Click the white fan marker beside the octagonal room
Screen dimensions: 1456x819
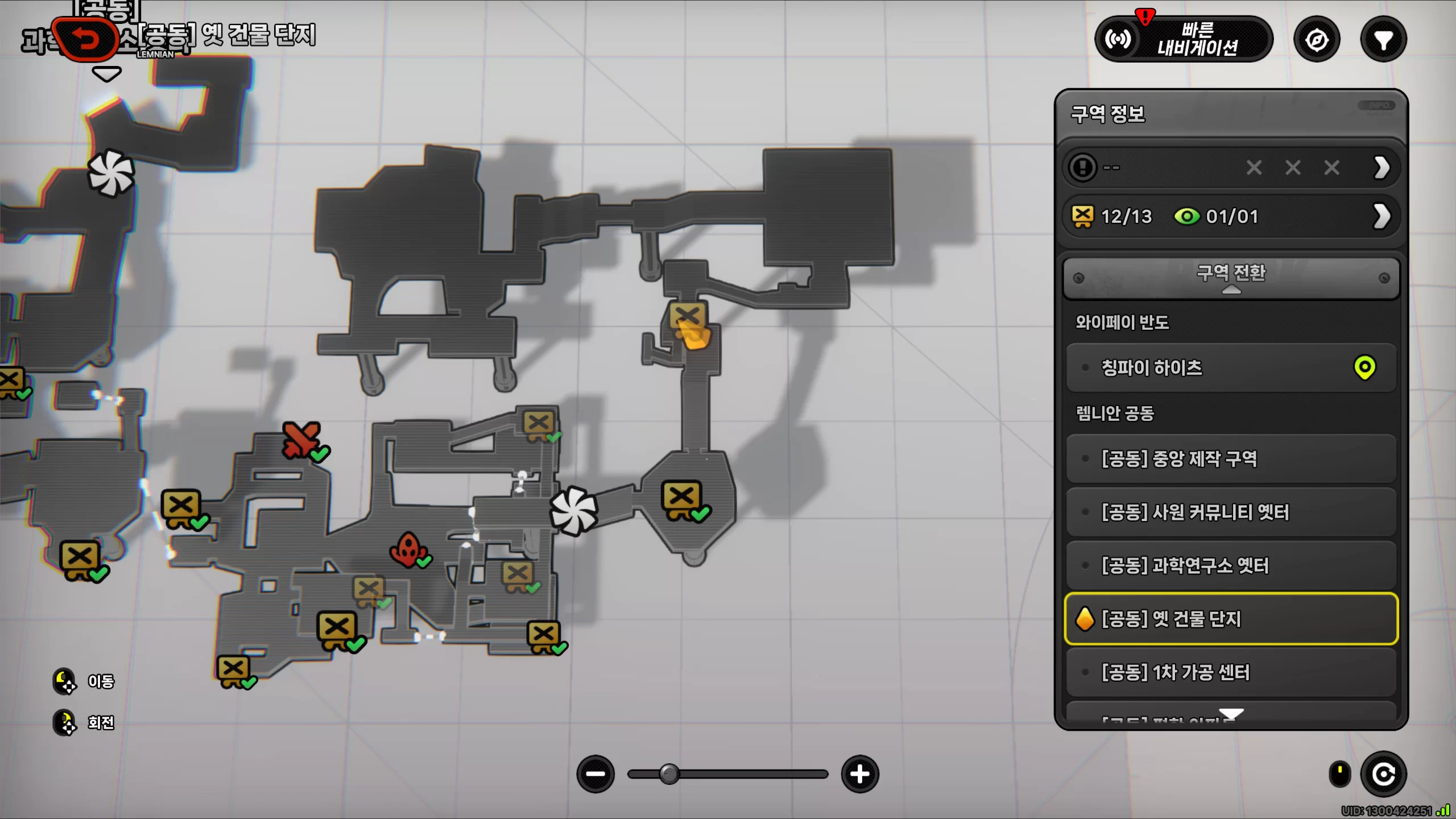[573, 511]
